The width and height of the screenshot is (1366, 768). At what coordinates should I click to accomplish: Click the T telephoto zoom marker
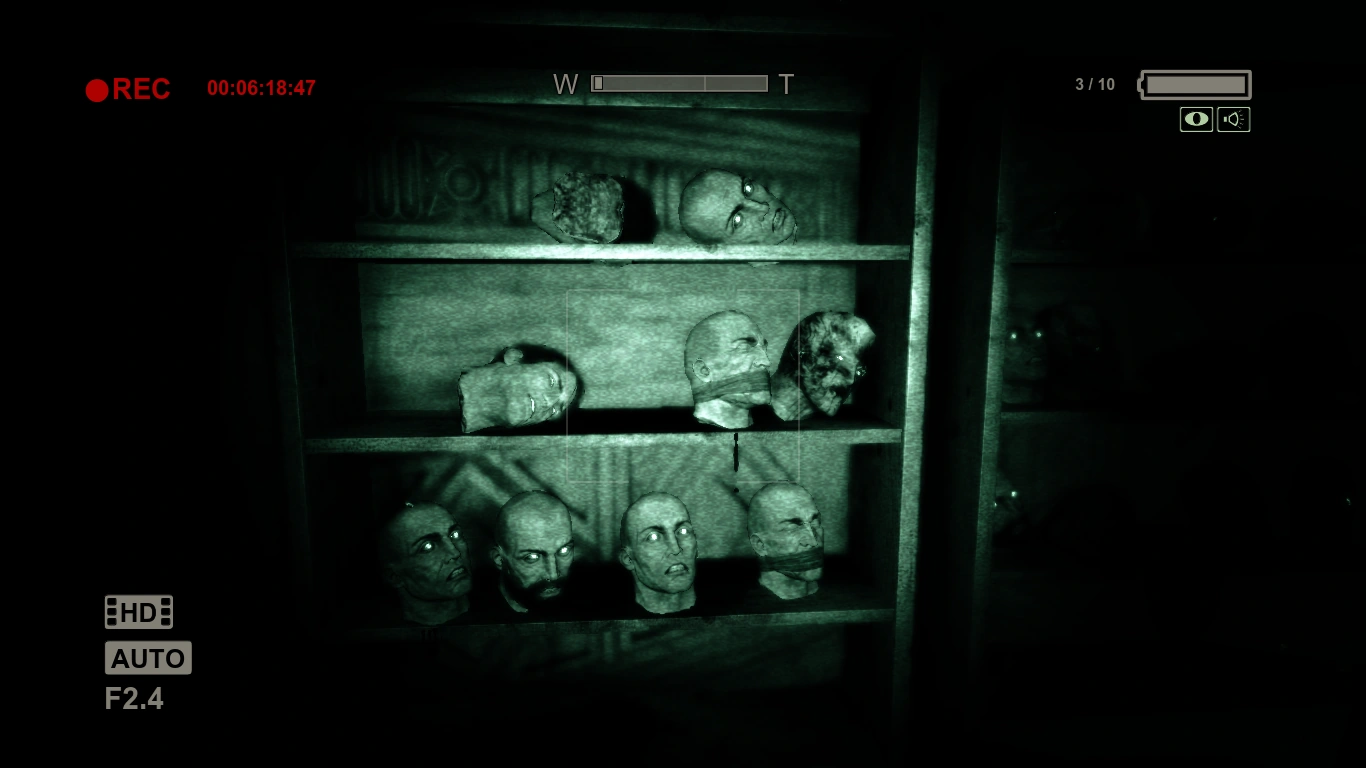tap(786, 84)
